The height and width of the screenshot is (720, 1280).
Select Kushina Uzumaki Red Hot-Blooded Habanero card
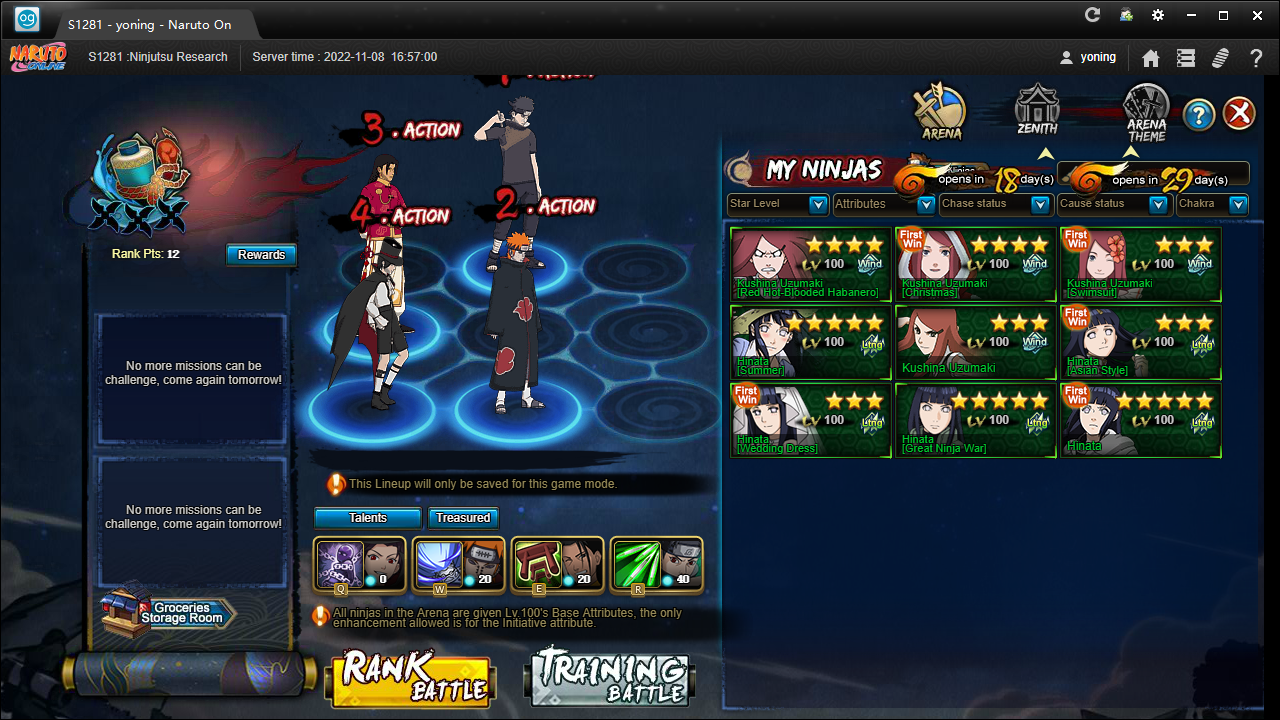(811, 264)
